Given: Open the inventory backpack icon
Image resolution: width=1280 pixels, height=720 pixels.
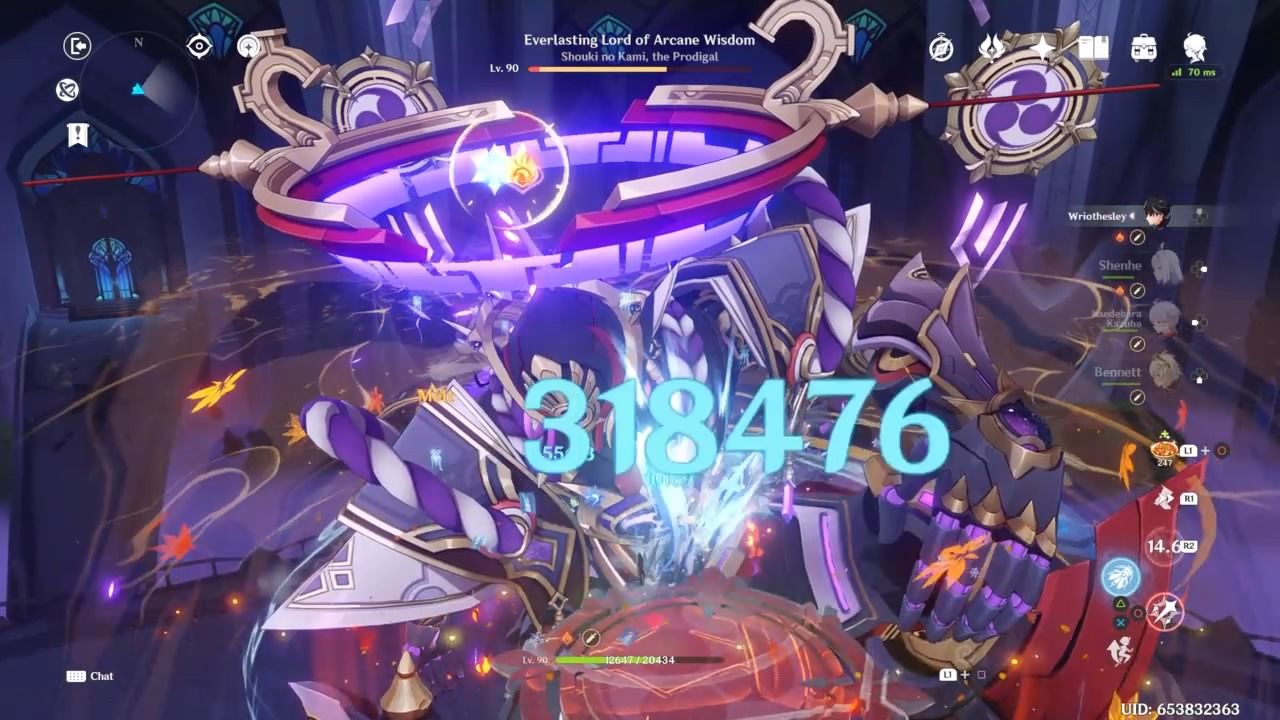Looking at the screenshot, I should 1145,46.
